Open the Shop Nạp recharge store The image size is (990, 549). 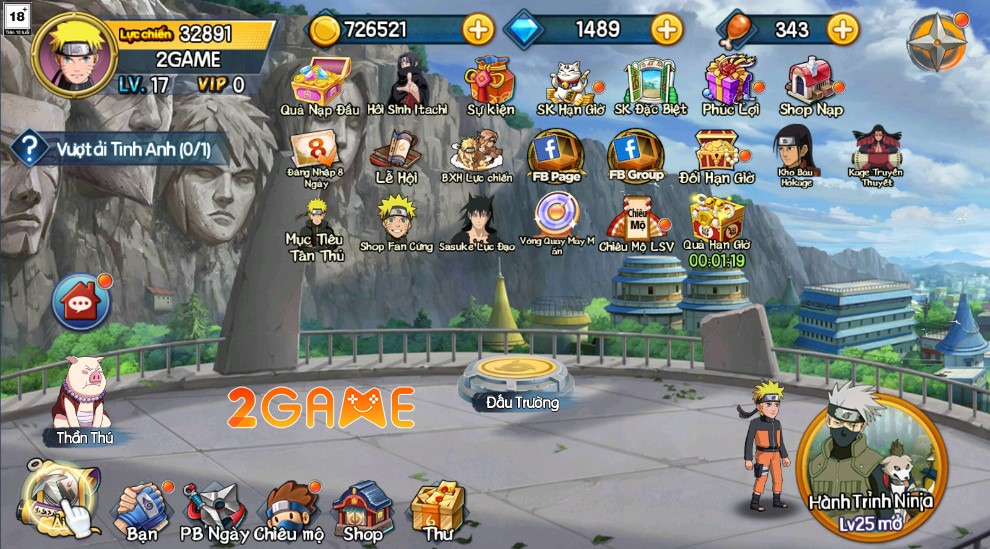[x=811, y=82]
